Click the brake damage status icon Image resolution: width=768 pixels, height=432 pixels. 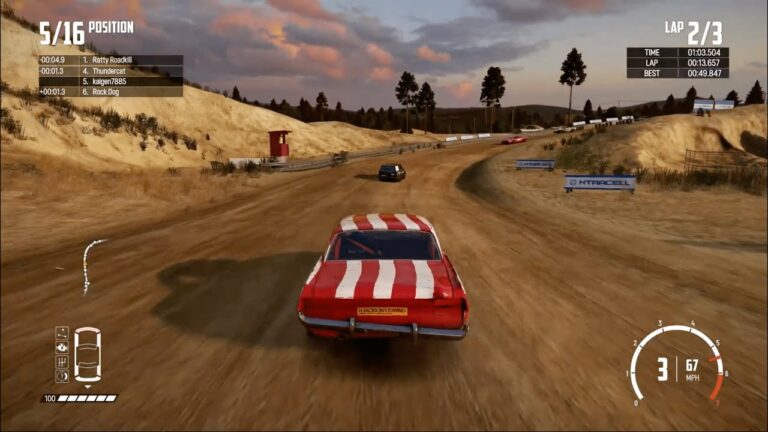[62, 376]
